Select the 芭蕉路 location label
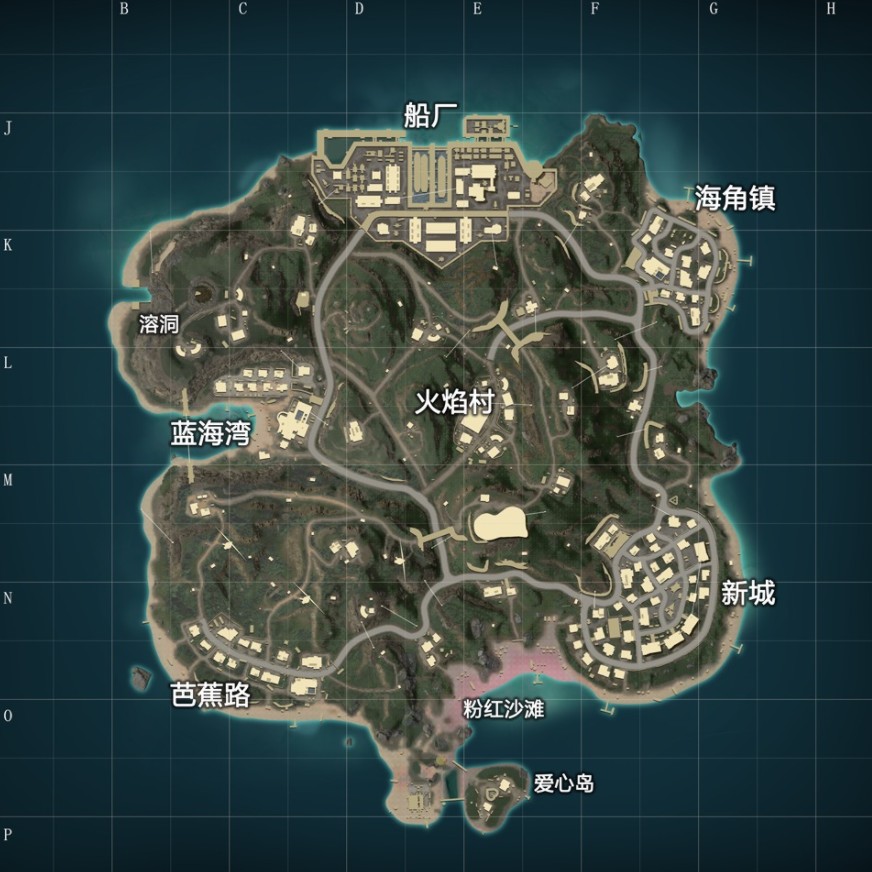The height and width of the screenshot is (872, 872). [210, 696]
